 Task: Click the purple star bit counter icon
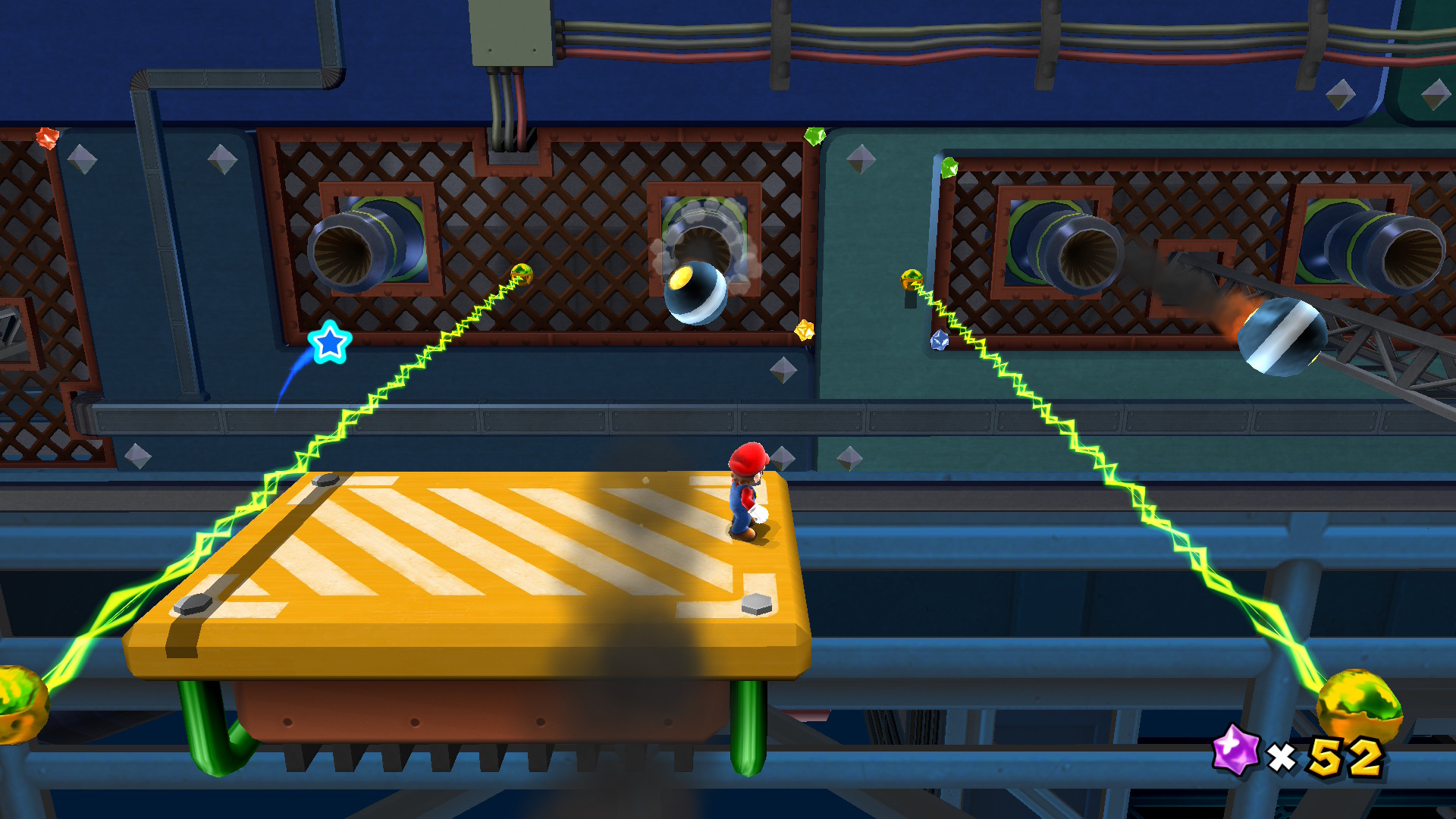(x=1235, y=750)
